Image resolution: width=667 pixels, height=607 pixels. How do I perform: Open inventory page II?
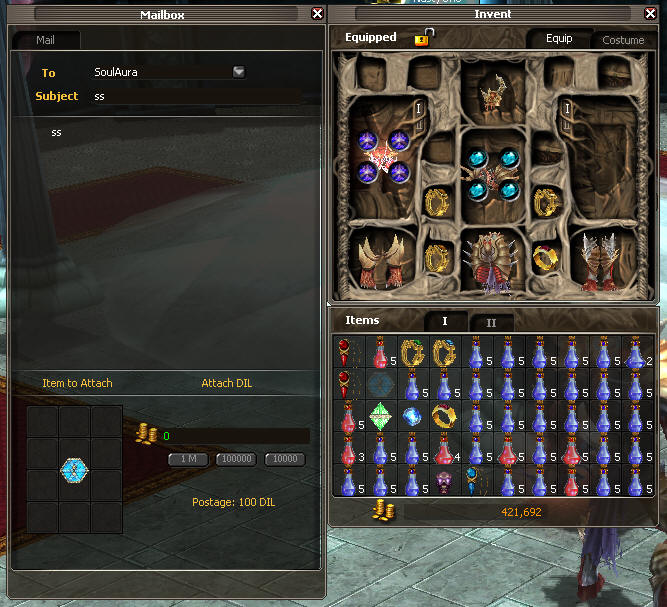pos(491,322)
